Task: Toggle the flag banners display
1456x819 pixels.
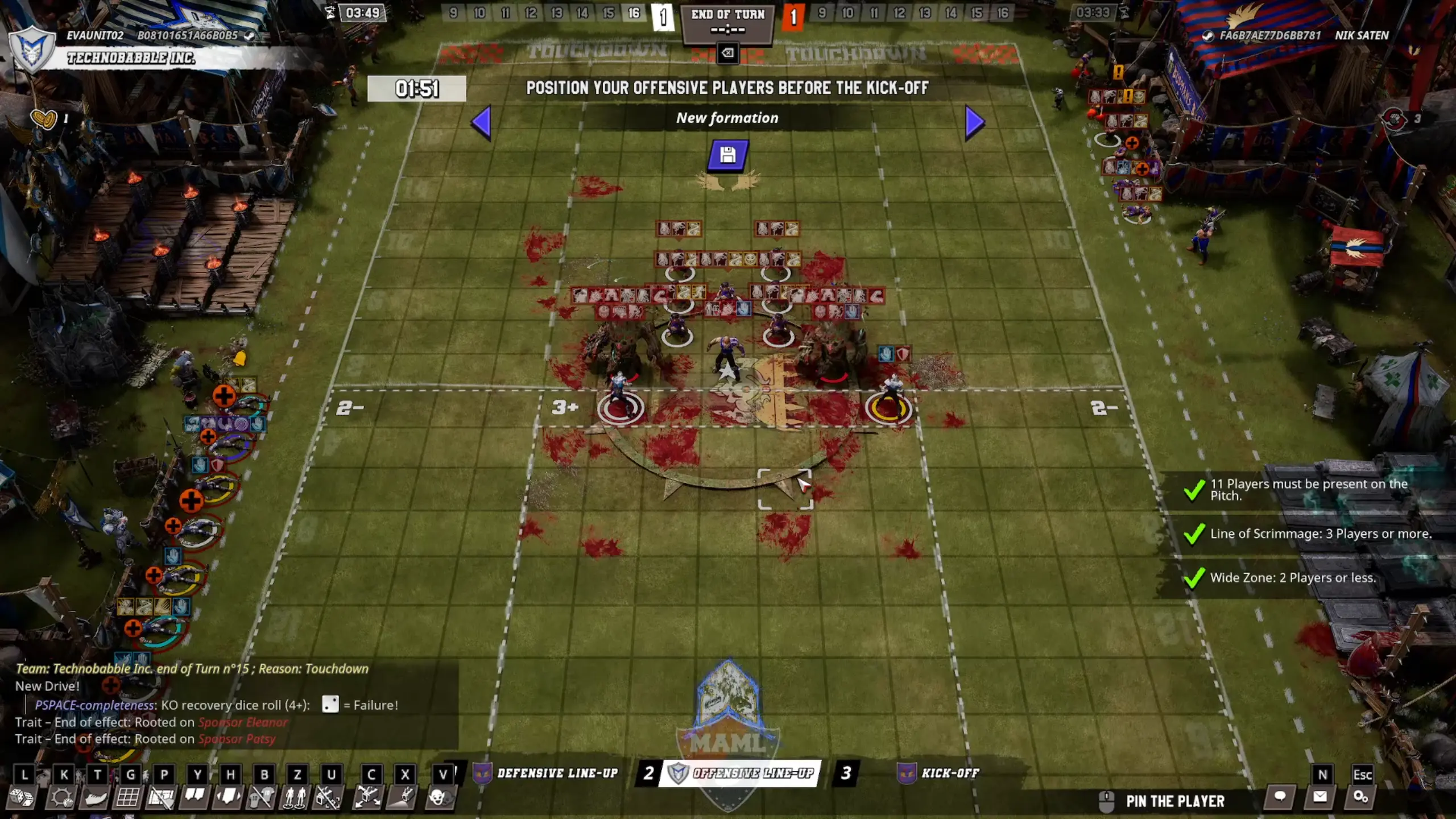Action: (195, 798)
